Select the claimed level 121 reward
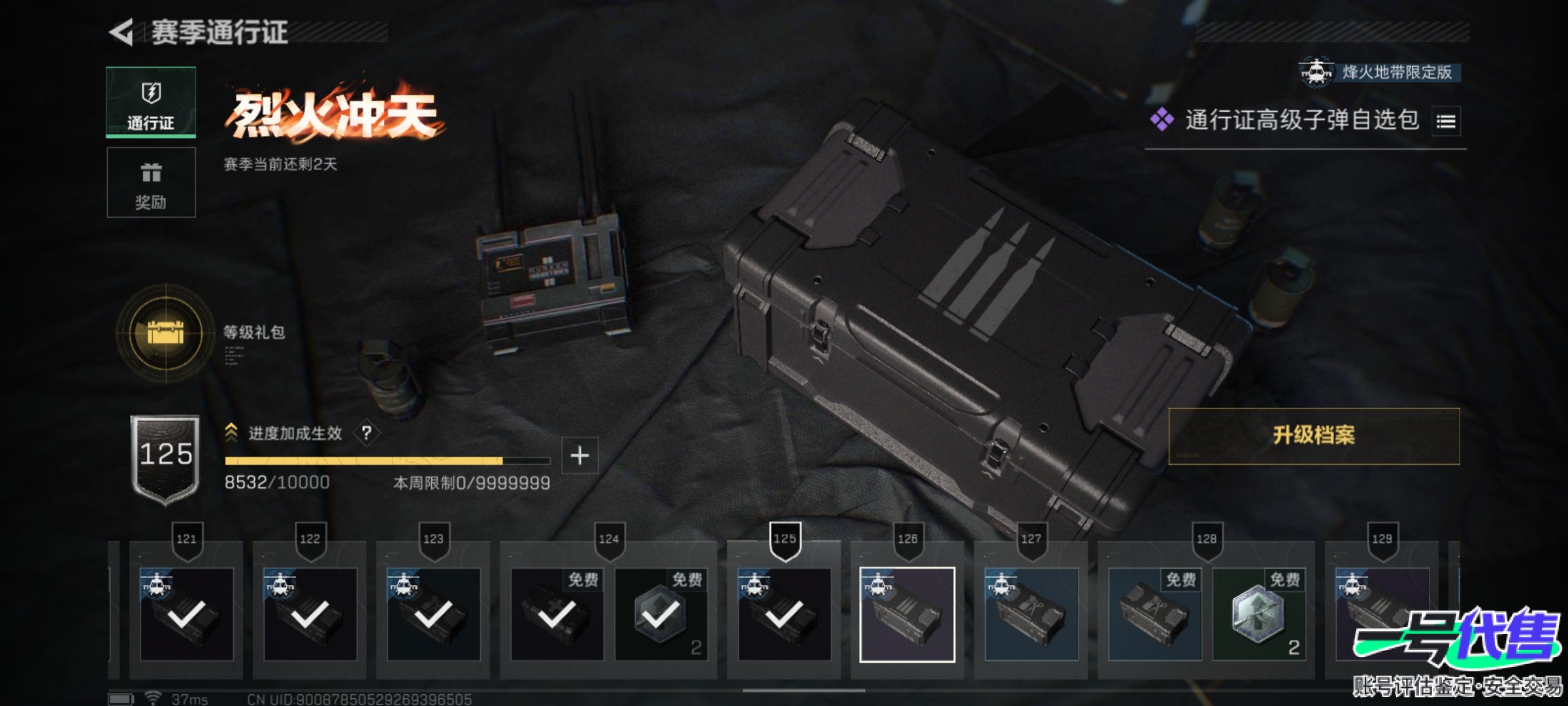This screenshot has width=1568, height=706. (x=186, y=614)
